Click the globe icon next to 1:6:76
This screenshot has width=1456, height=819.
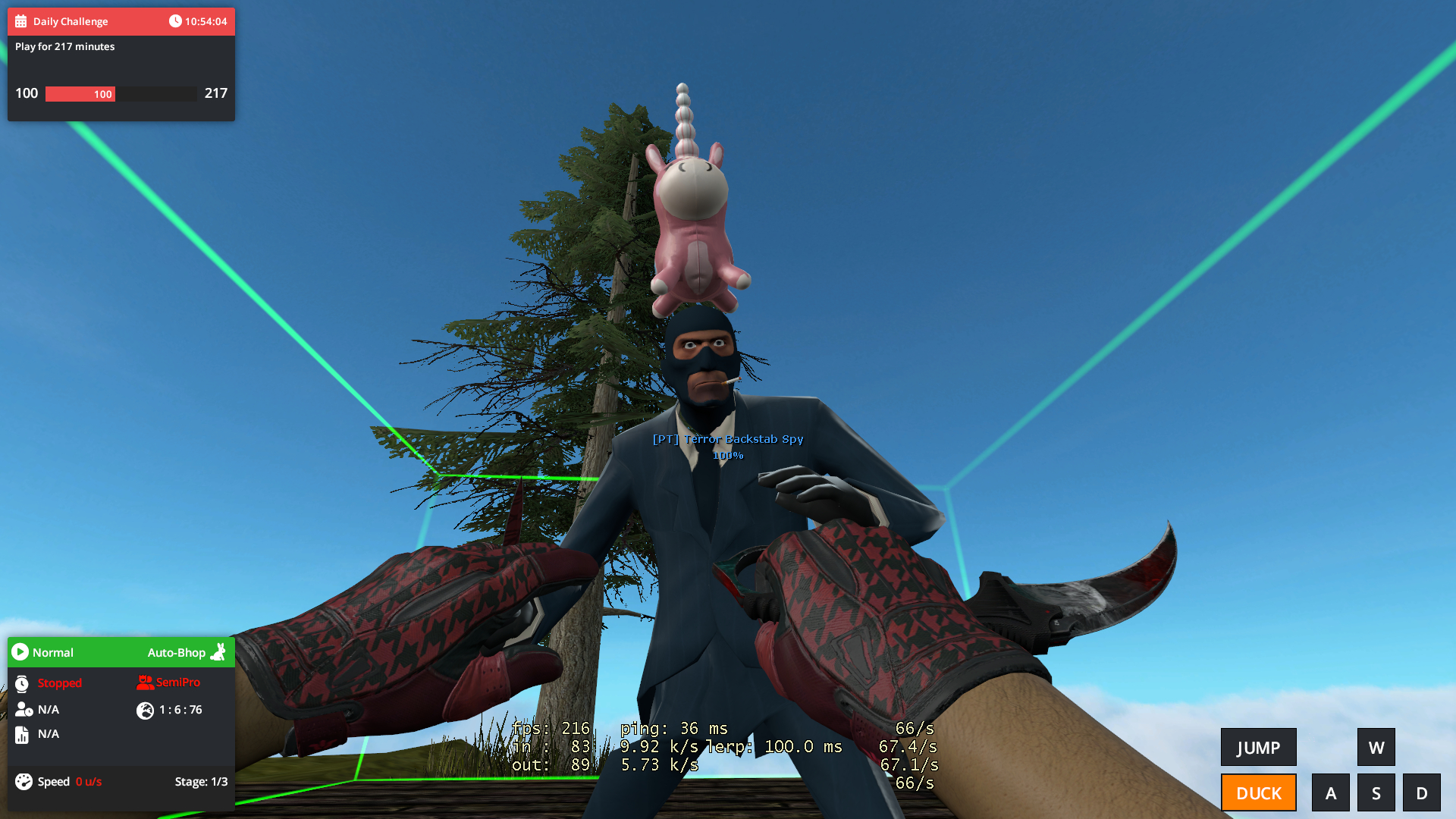[x=144, y=711]
